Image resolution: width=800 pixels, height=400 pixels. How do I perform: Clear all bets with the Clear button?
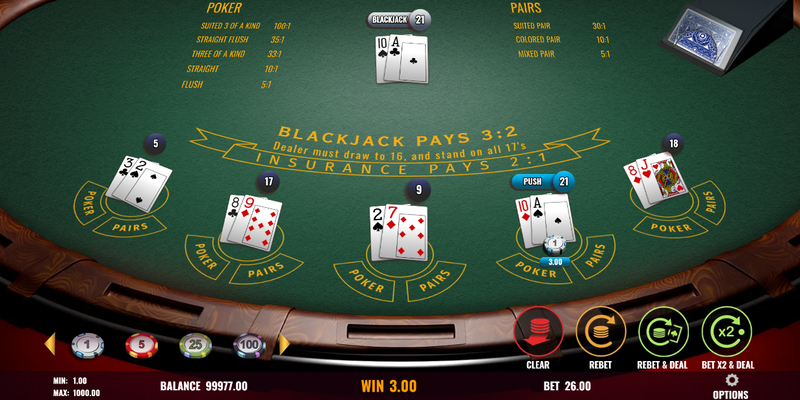click(x=538, y=332)
